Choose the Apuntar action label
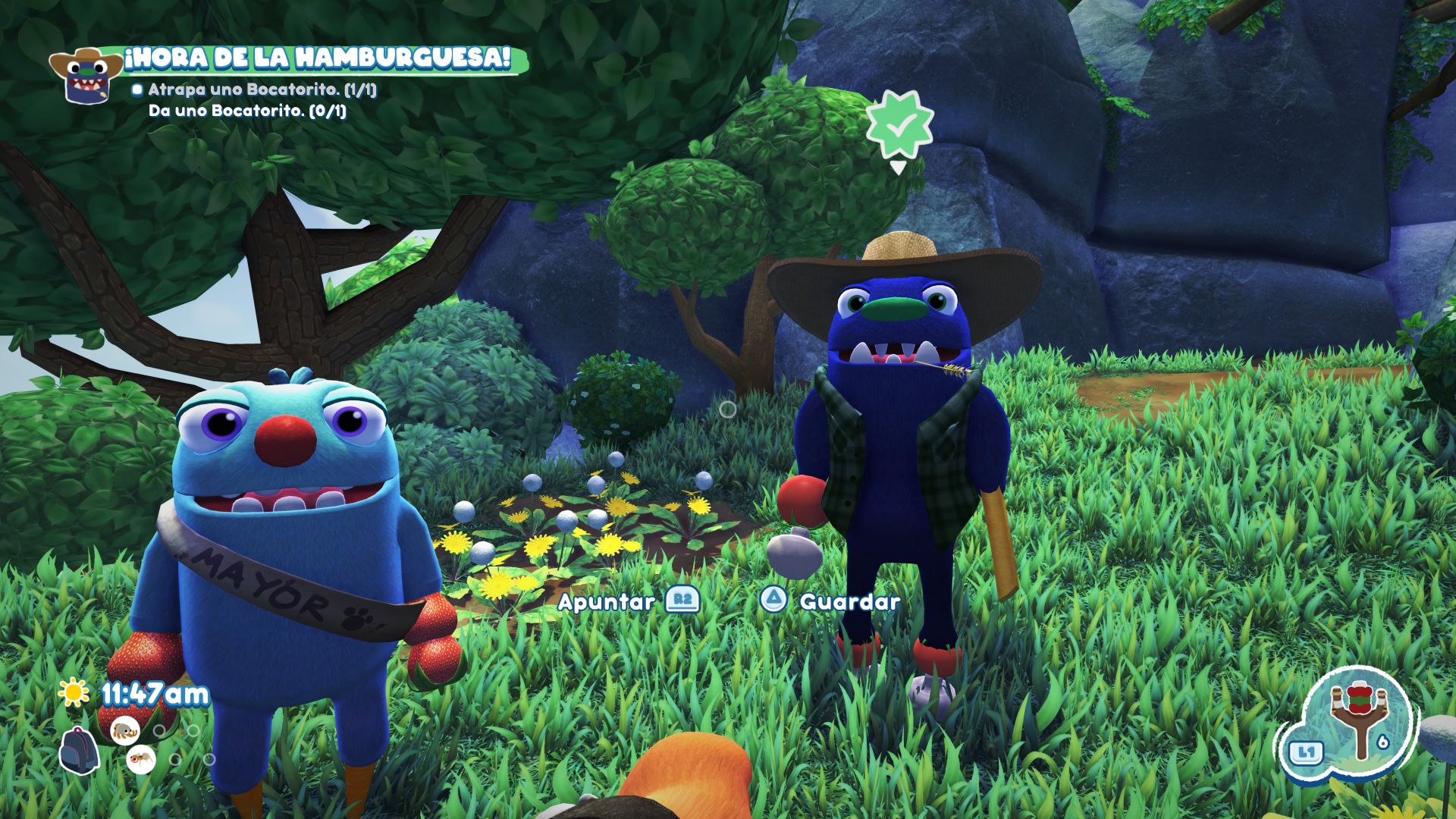The width and height of the screenshot is (1456, 819). click(606, 602)
